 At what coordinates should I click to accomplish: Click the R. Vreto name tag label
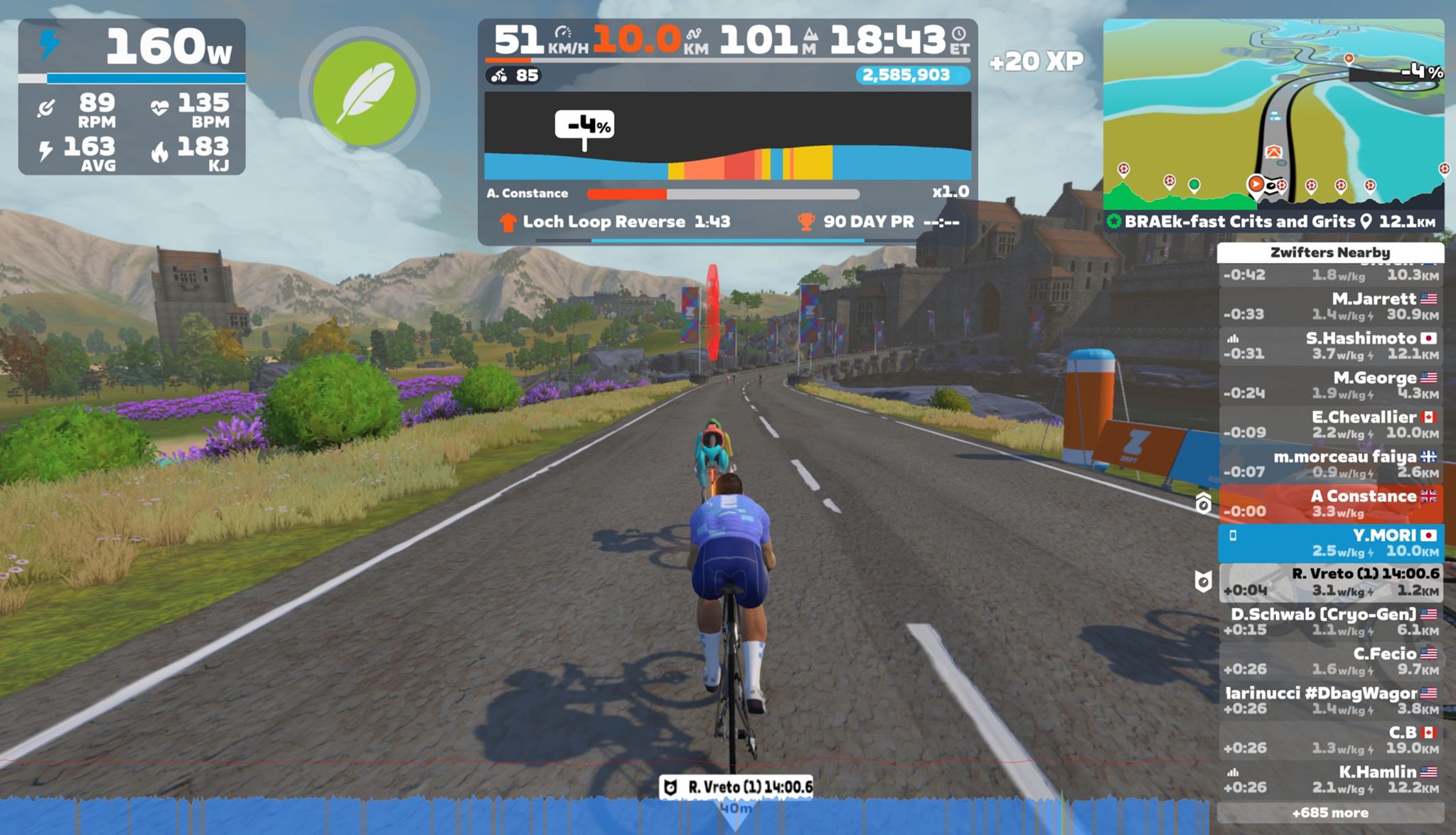(737, 787)
